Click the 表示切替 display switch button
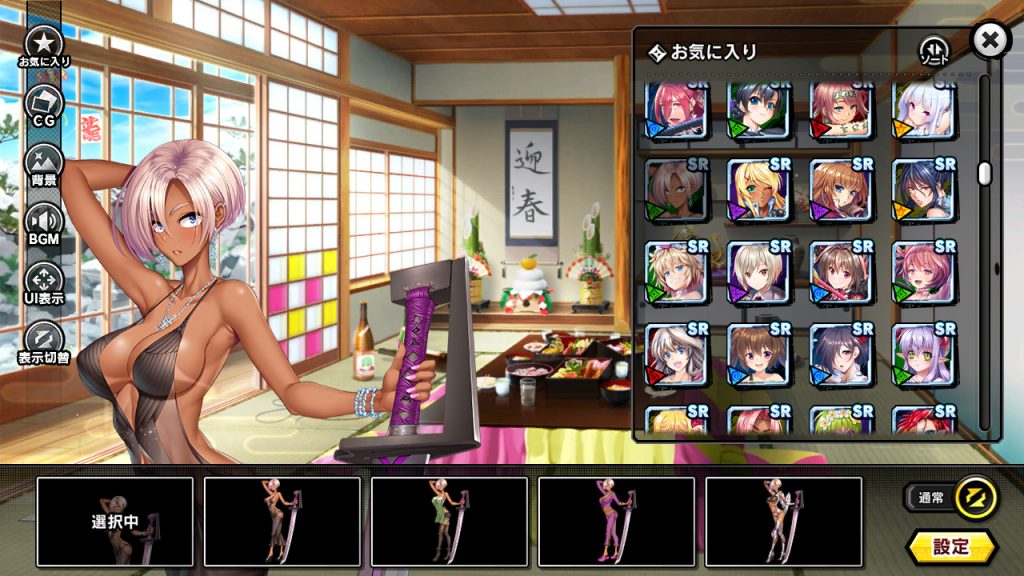 pyautogui.click(x=44, y=340)
